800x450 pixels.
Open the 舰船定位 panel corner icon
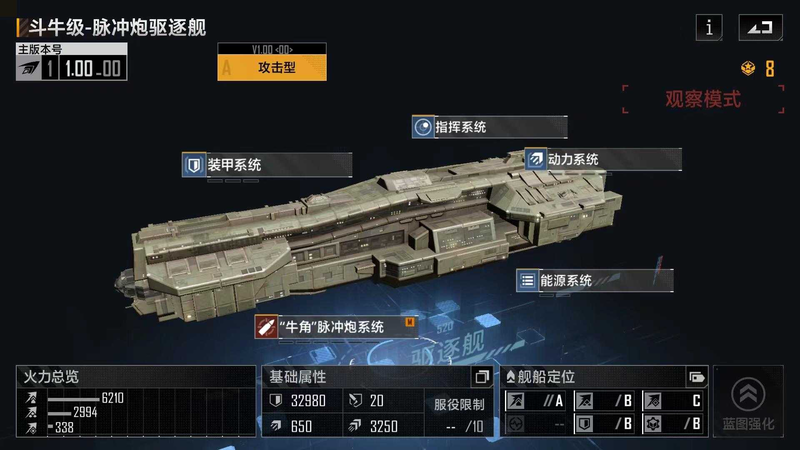click(696, 377)
